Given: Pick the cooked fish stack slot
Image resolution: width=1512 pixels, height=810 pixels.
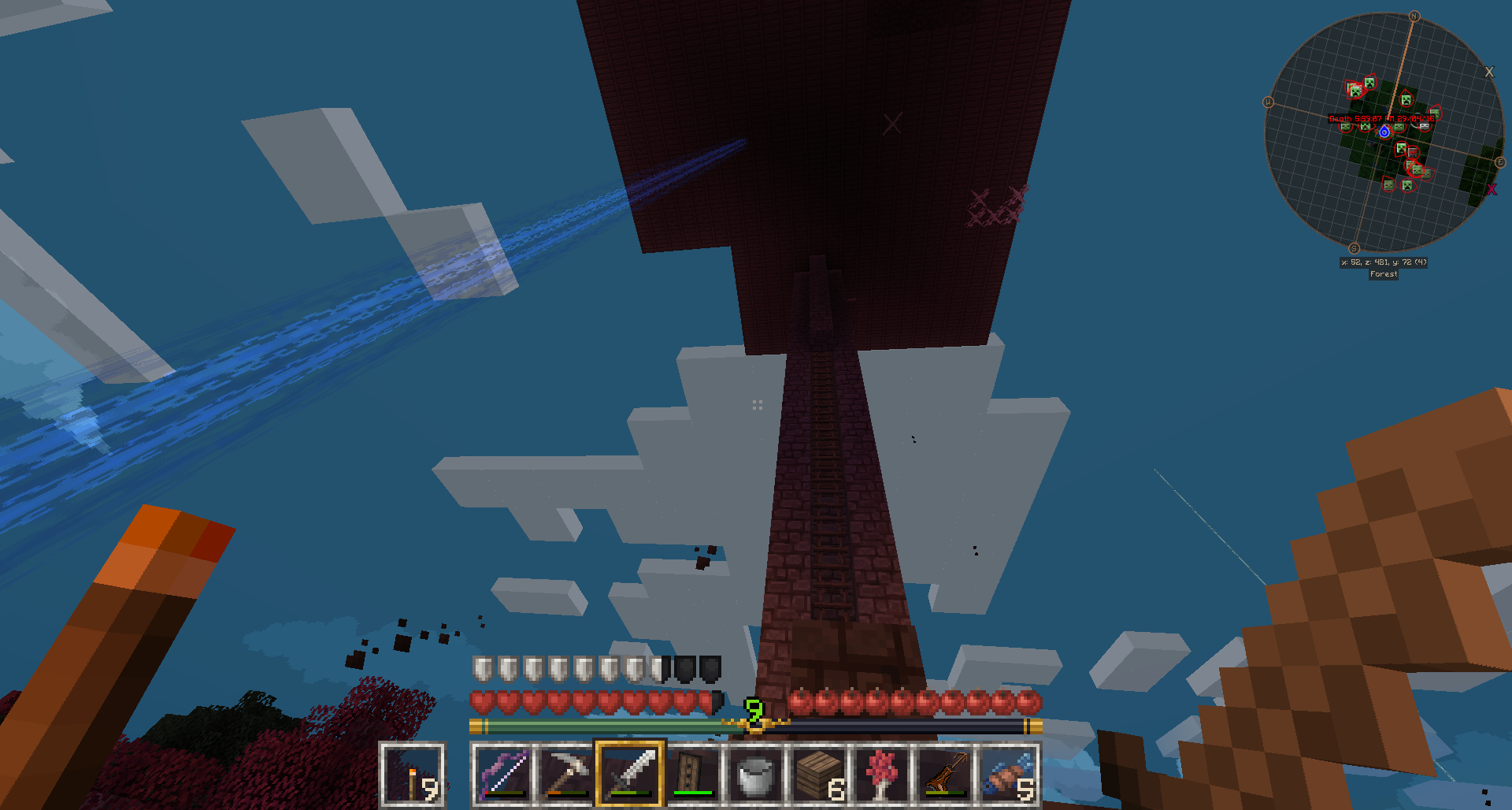Looking at the screenshot, I should pyautogui.click(x=1008, y=774).
